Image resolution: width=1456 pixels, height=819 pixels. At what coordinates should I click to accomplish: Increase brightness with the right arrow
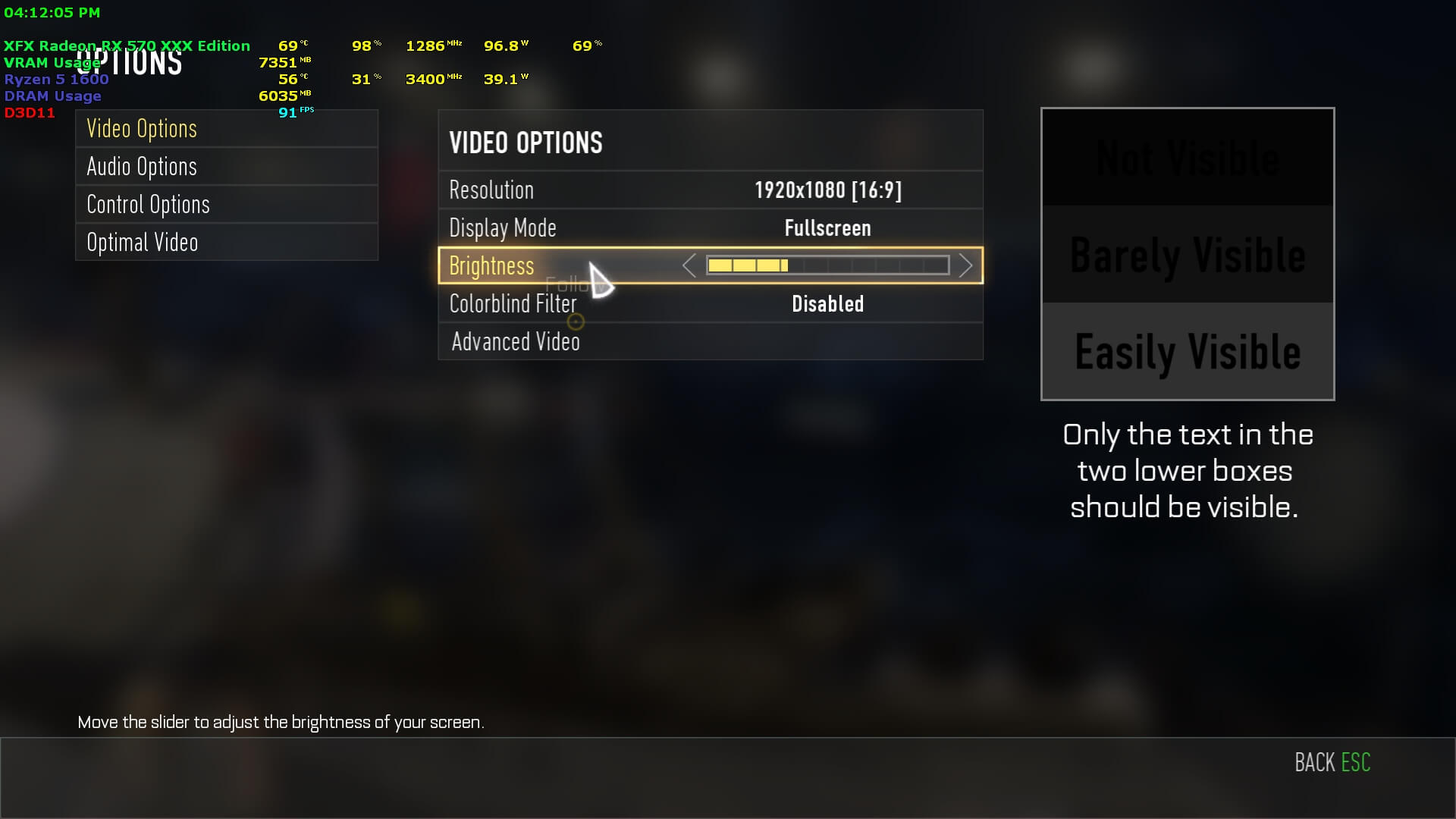click(x=965, y=265)
